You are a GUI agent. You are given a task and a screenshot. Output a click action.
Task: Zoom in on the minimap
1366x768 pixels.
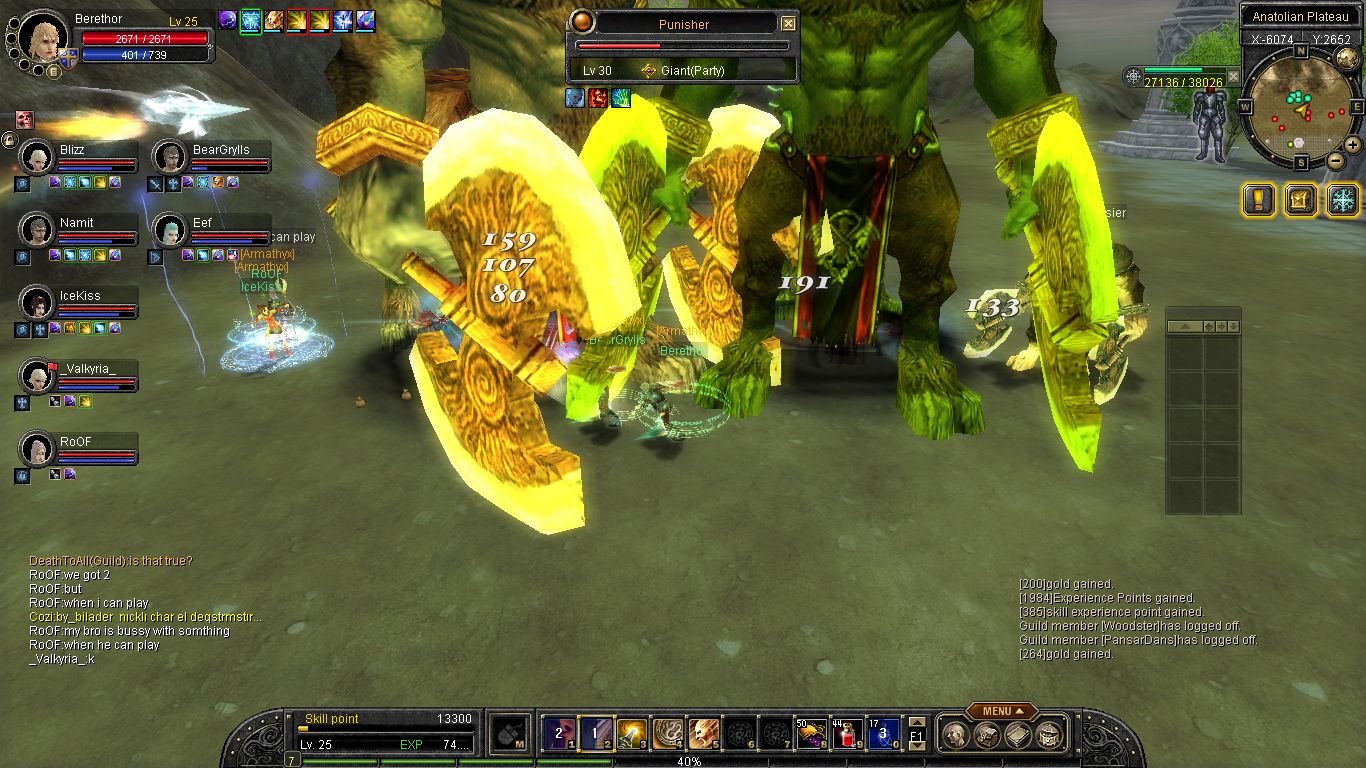tap(1352, 144)
